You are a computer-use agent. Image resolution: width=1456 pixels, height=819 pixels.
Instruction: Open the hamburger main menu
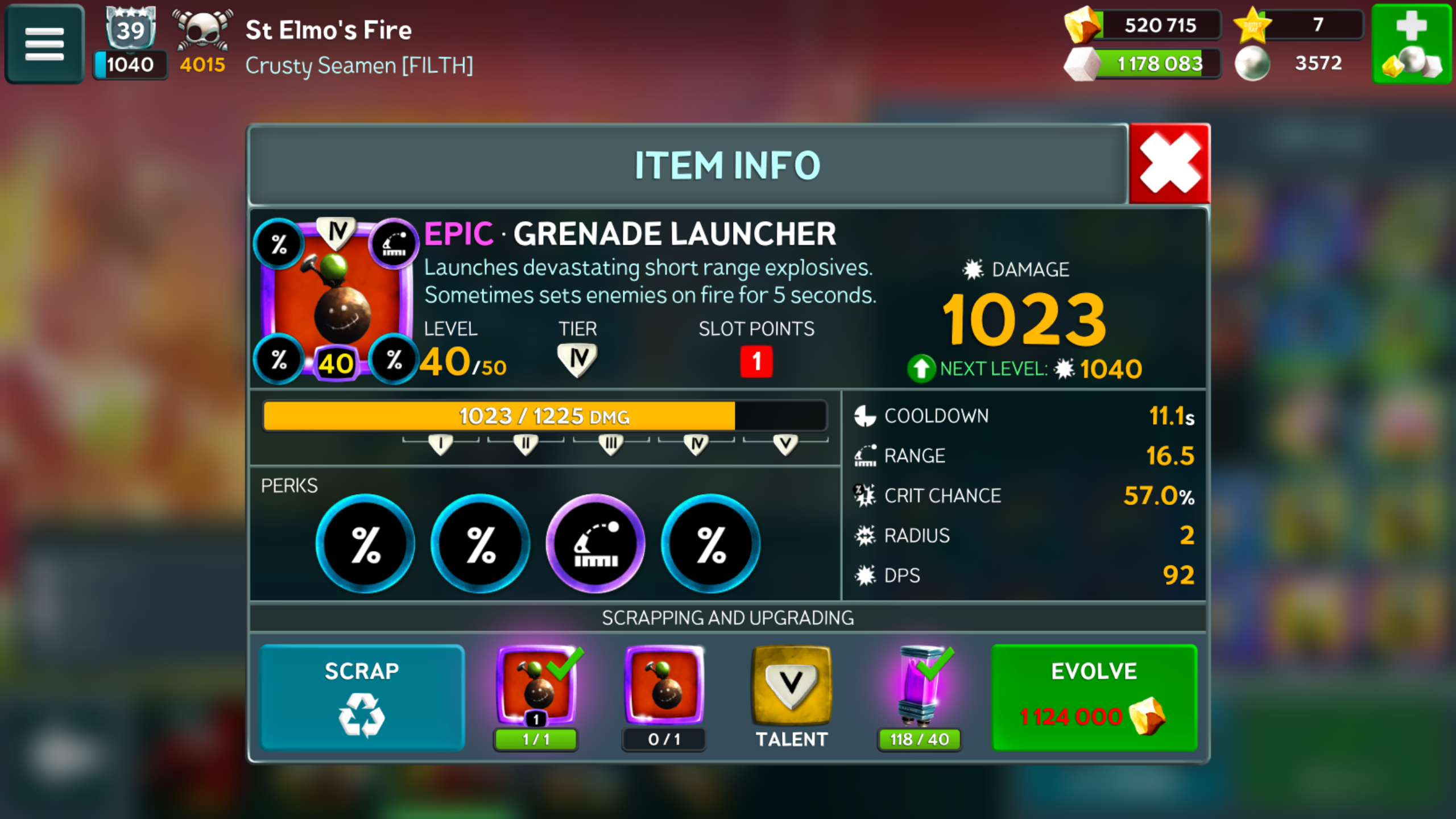point(44,44)
